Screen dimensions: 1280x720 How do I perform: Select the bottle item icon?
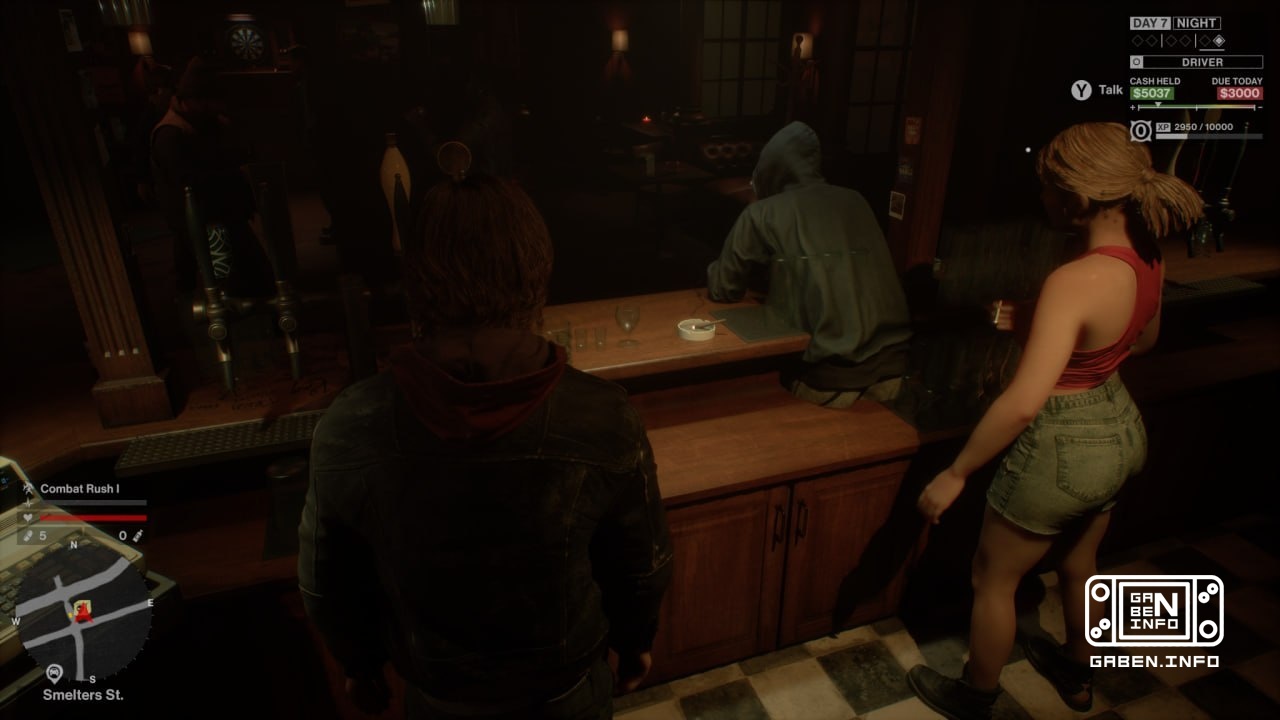point(137,536)
